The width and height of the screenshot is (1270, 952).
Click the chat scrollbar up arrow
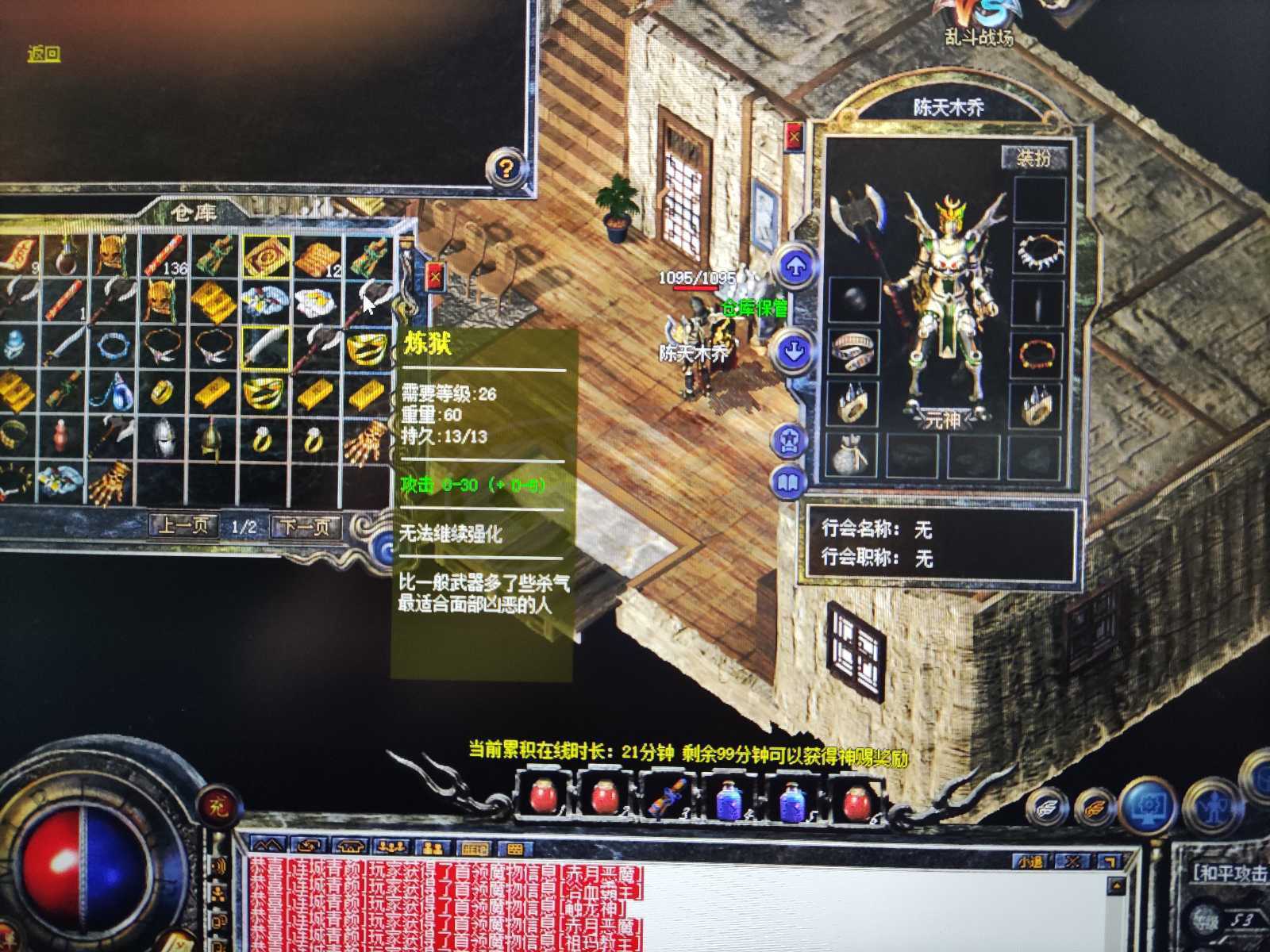coord(1116,885)
